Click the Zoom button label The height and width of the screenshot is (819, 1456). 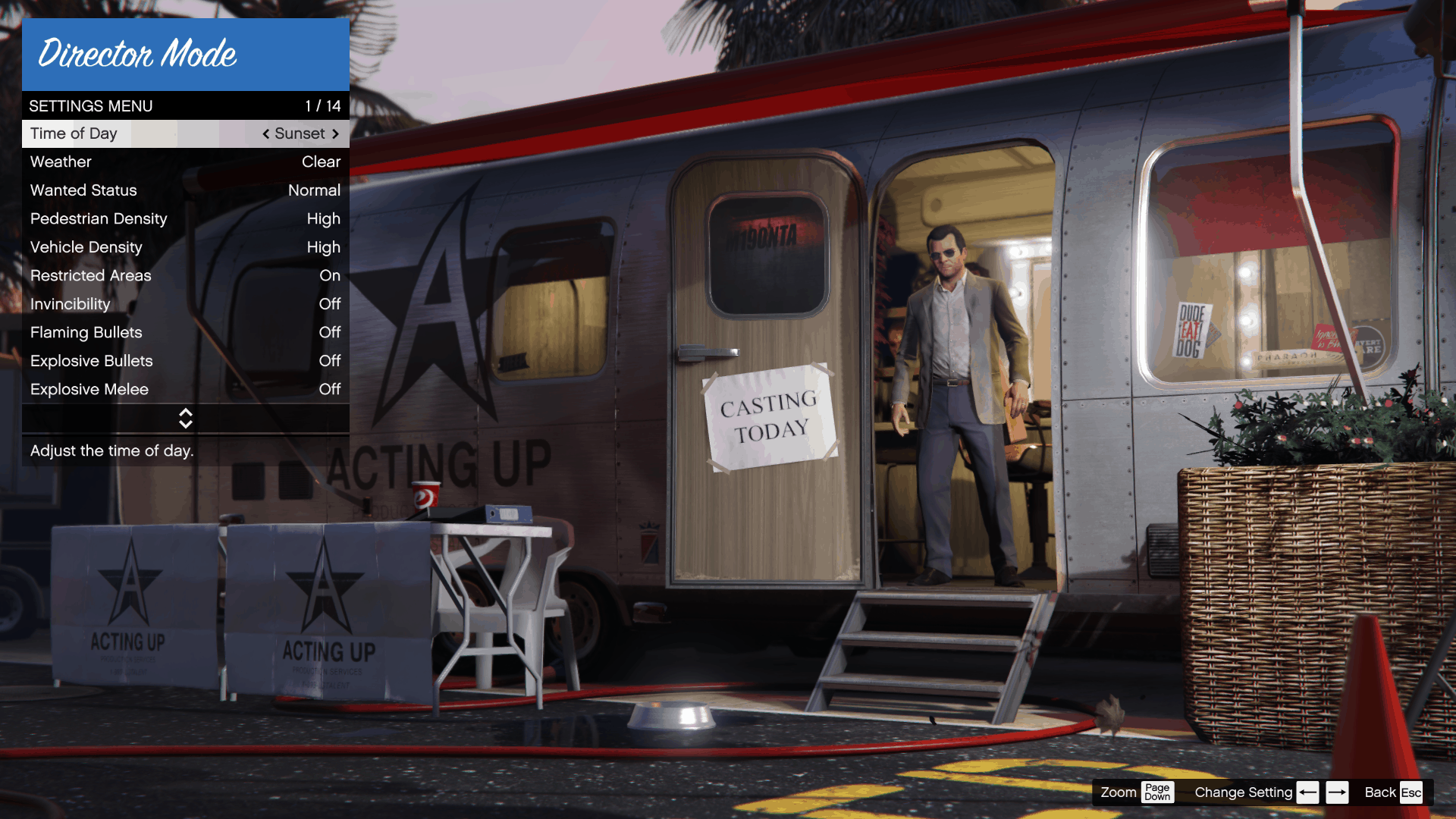point(1118,792)
